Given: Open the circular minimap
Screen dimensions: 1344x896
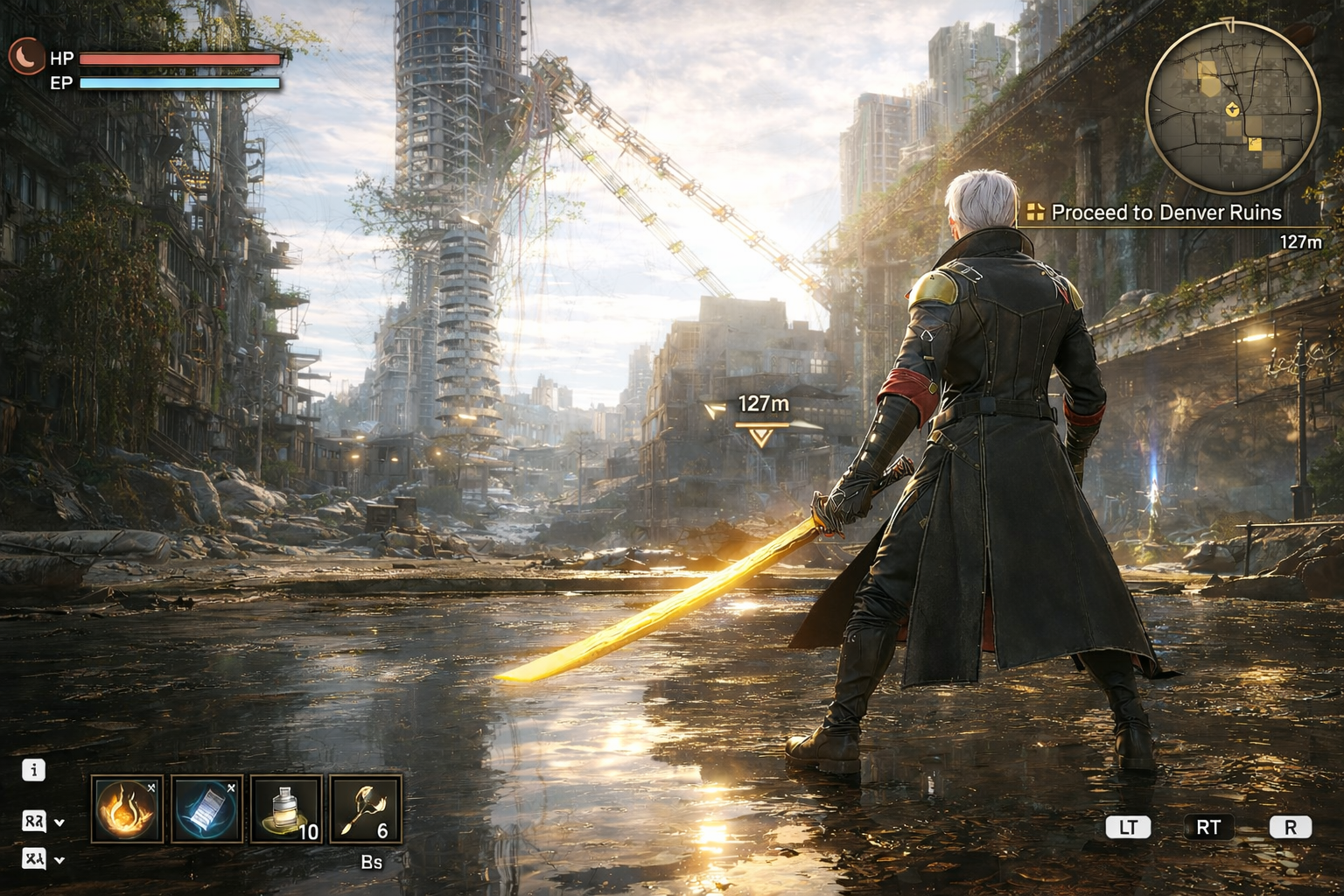Looking at the screenshot, I should [1232, 108].
